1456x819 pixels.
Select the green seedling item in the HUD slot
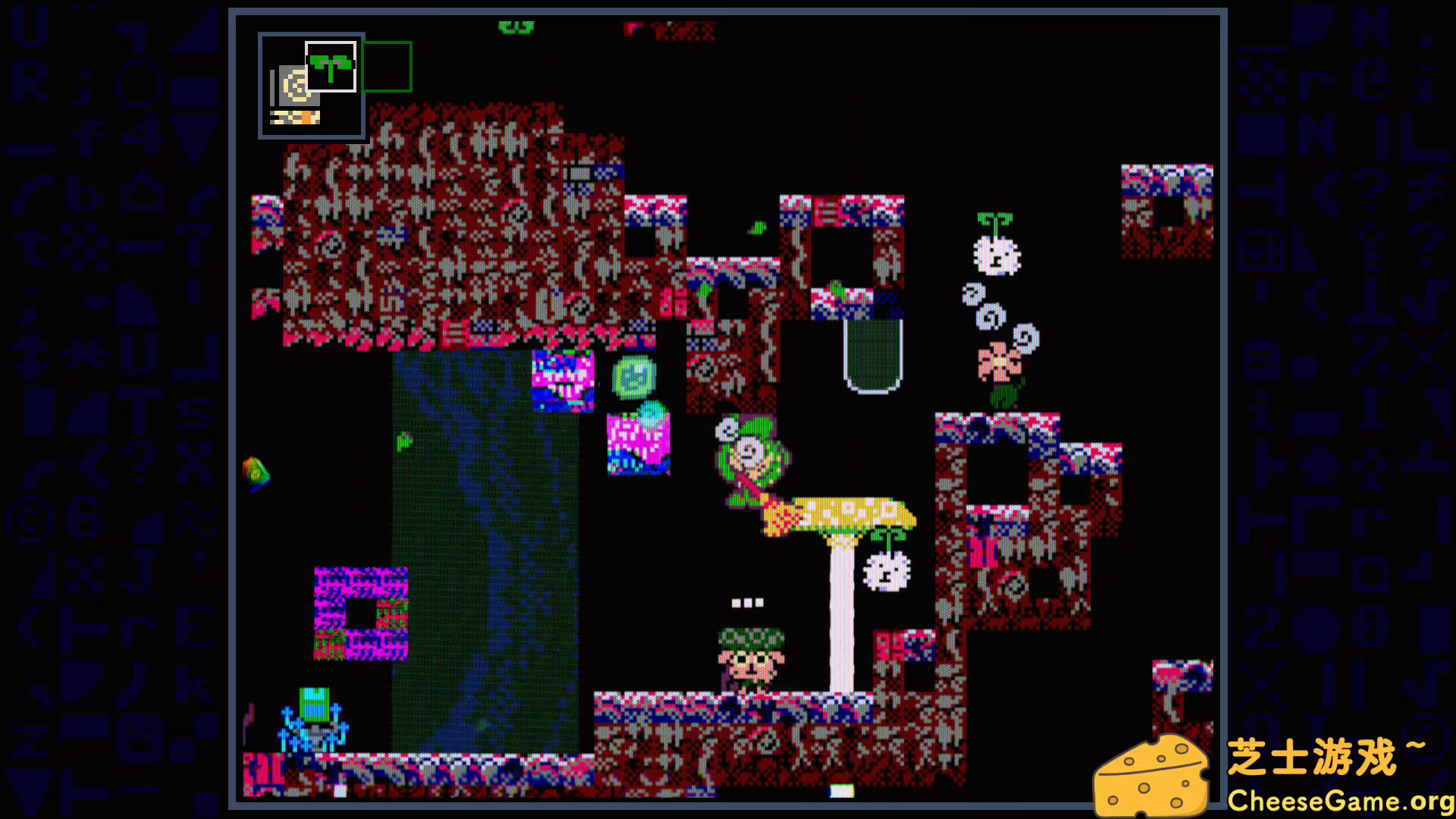point(331,64)
